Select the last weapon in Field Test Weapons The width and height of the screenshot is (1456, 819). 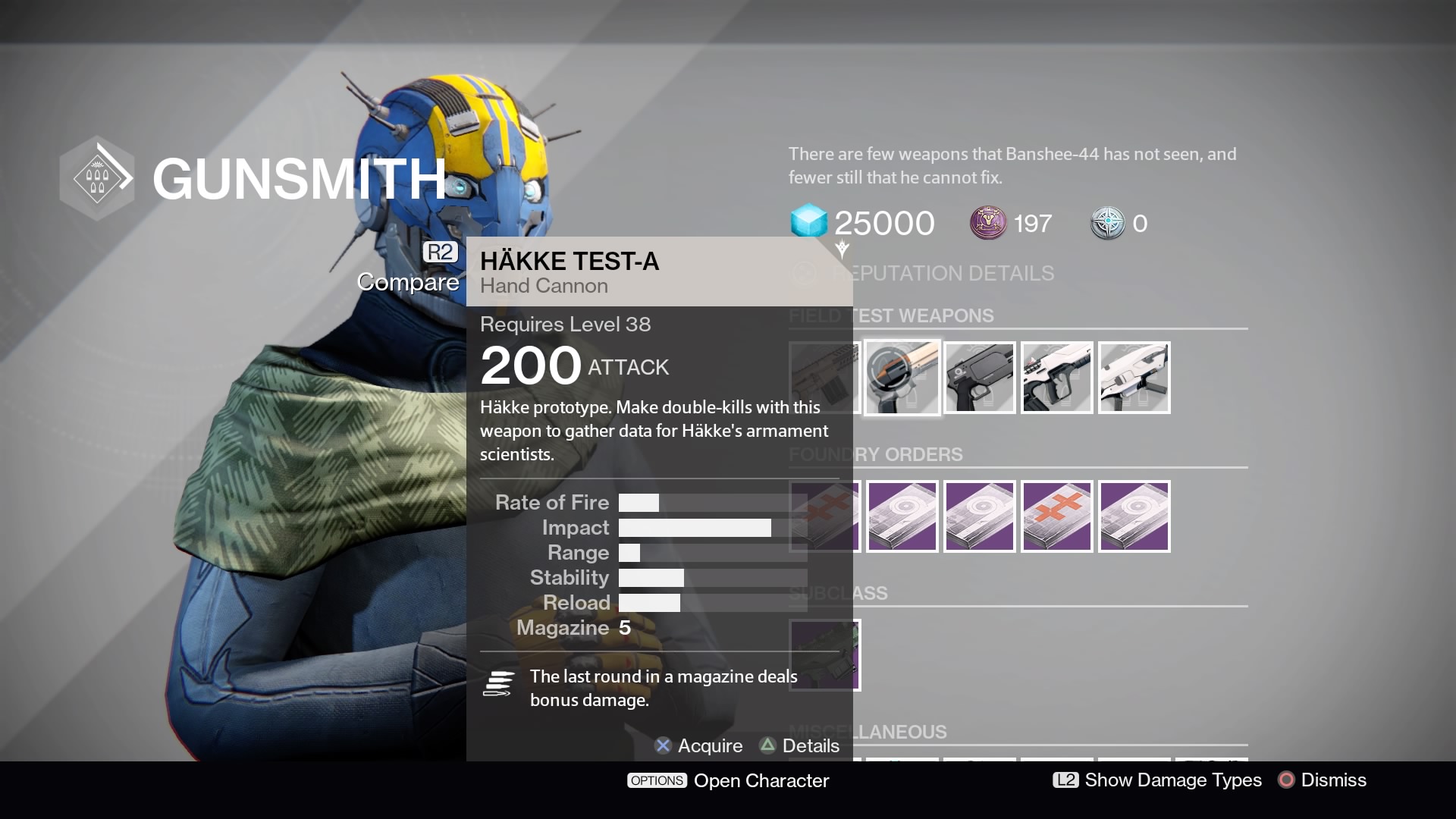pyautogui.click(x=1134, y=377)
